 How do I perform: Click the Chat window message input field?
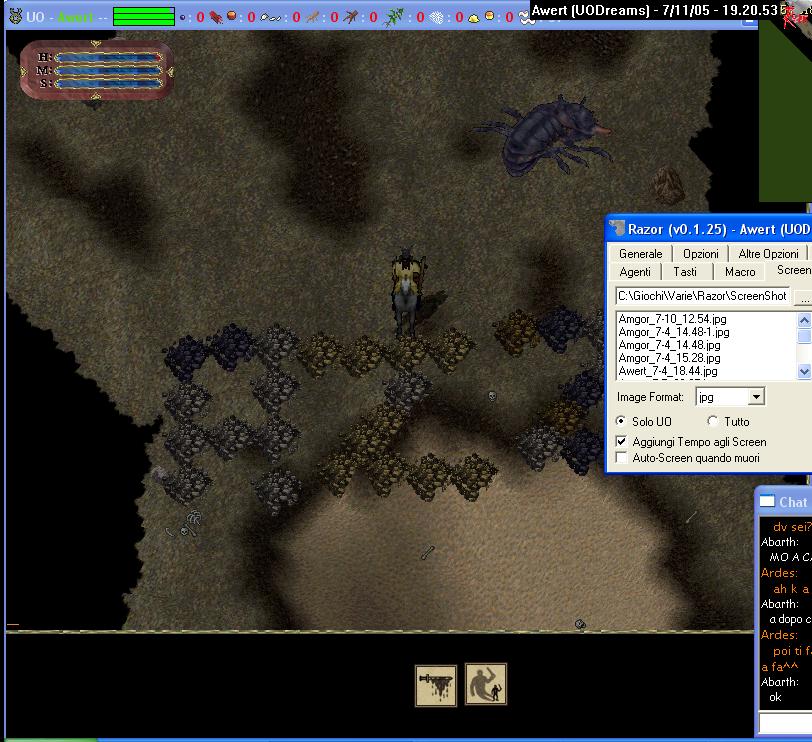tap(786, 722)
